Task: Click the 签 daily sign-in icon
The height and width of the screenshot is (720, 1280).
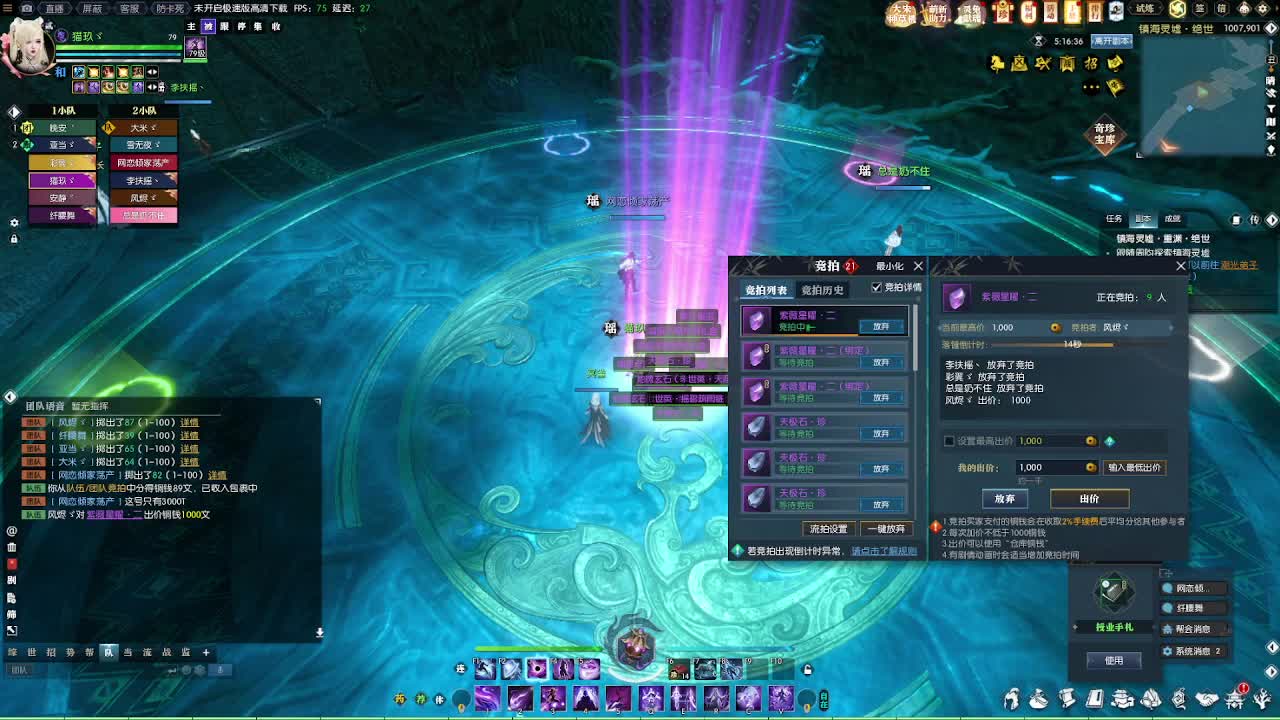Action: (x=1201, y=8)
